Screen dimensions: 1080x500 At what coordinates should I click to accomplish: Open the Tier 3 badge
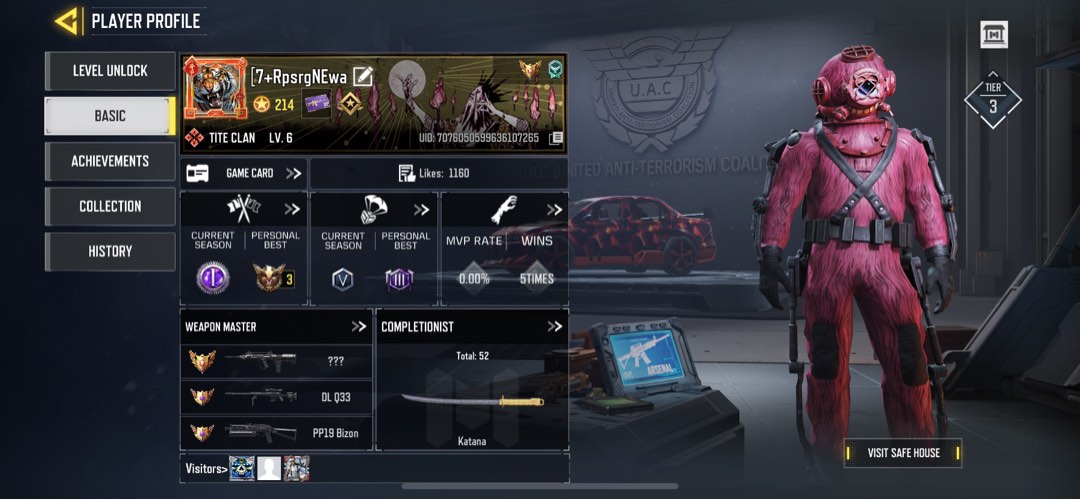(x=992, y=100)
